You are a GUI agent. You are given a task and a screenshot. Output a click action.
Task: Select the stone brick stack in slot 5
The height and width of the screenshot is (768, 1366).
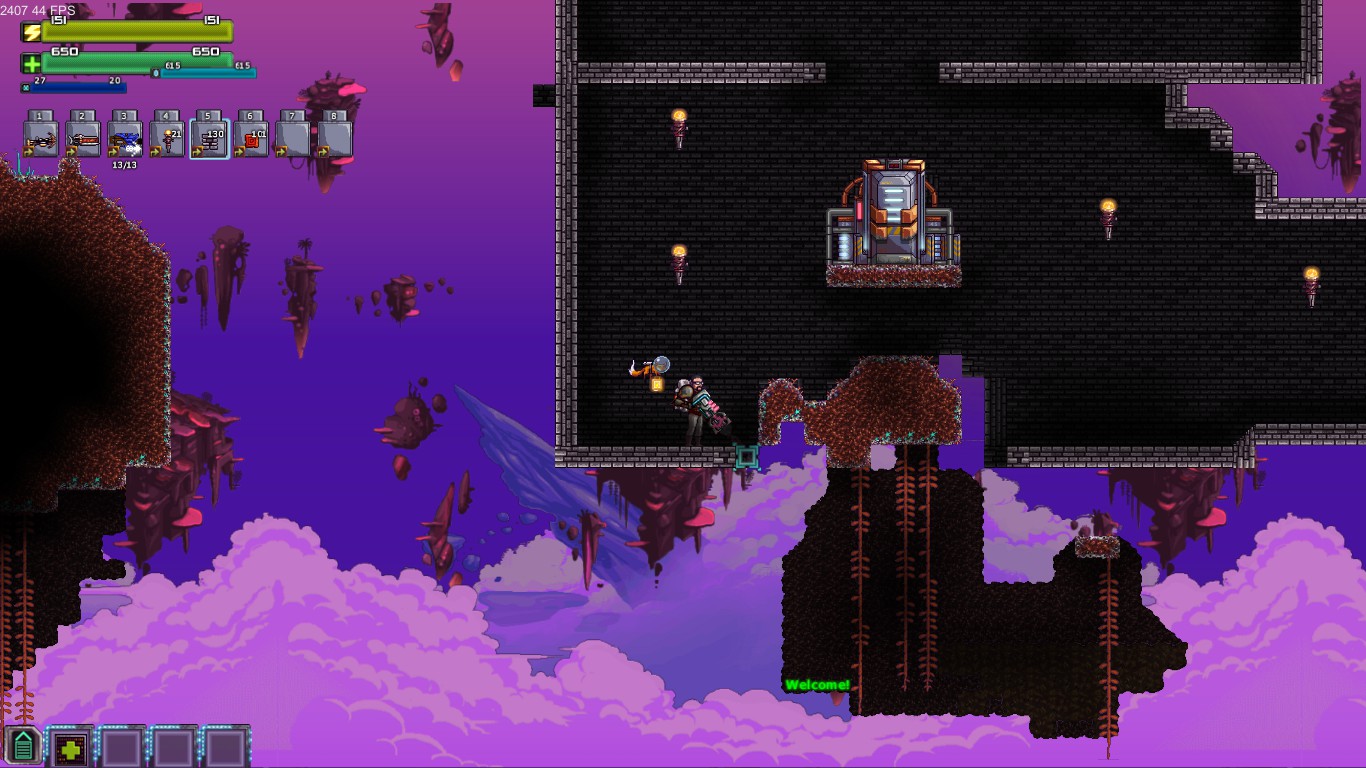point(209,139)
